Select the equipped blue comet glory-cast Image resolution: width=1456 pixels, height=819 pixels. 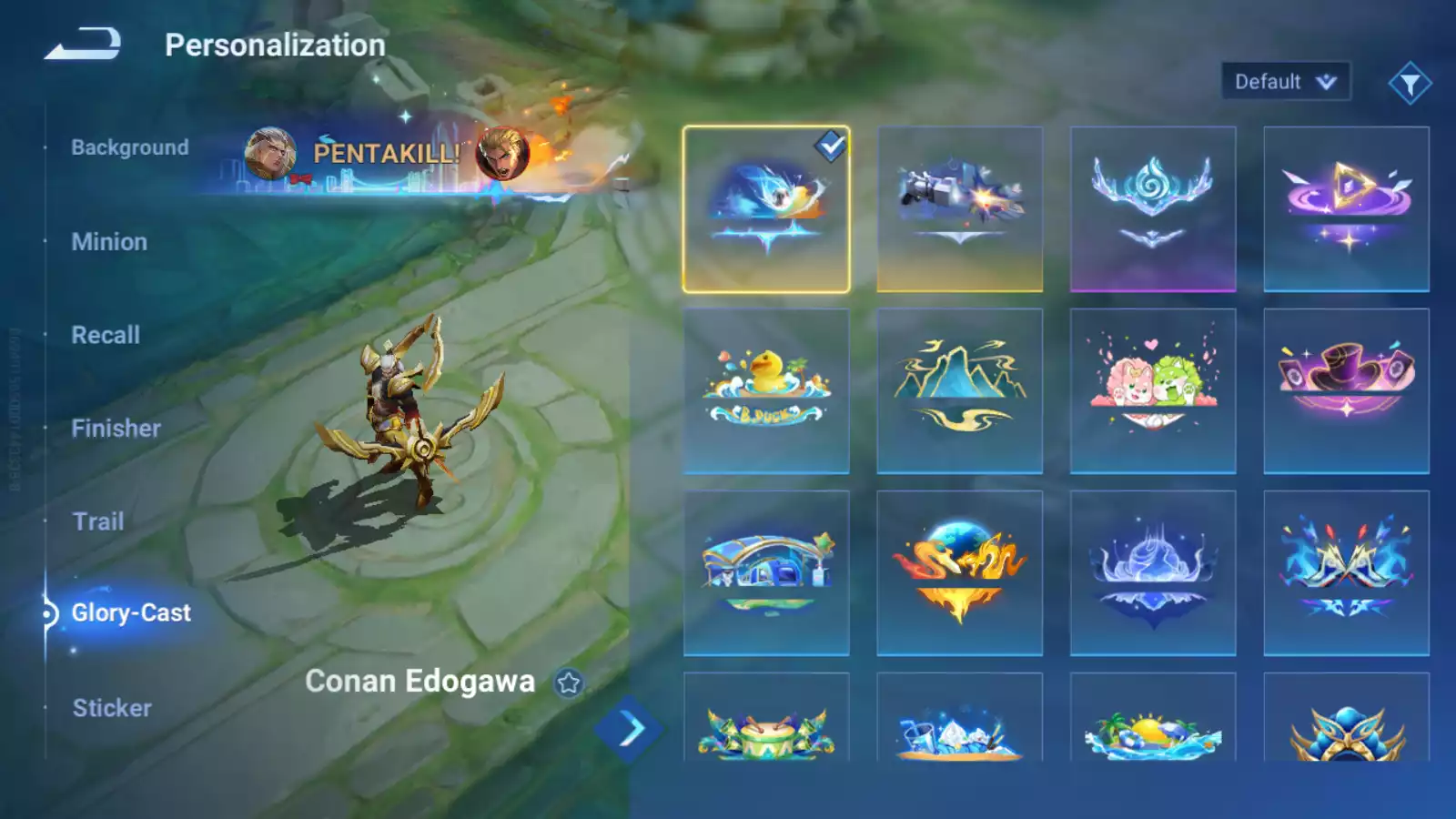coord(766,209)
